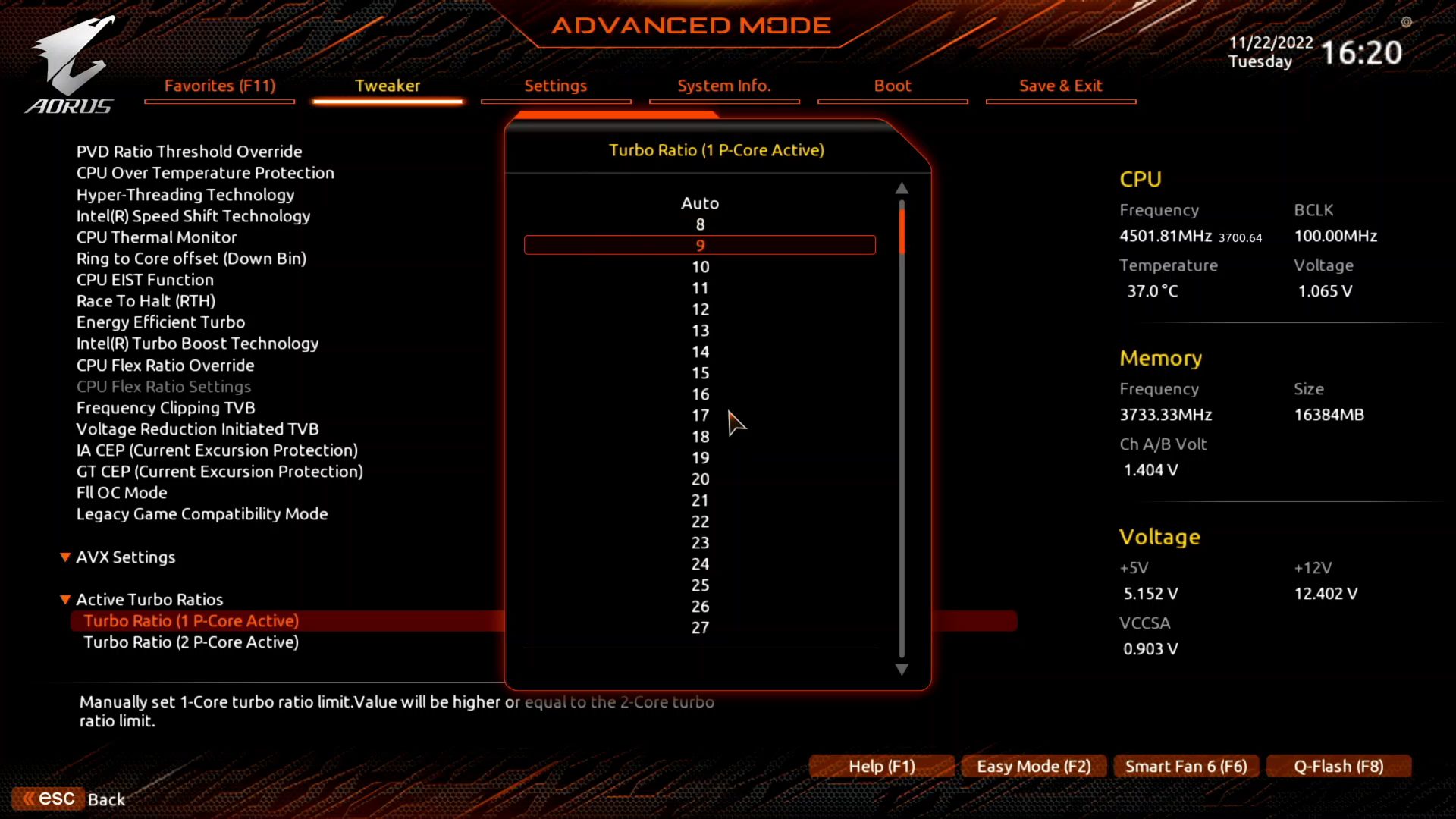Screen dimensions: 1456x819
Task: Open the Save & Exit menu
Action: click(x=1060, y=86)
